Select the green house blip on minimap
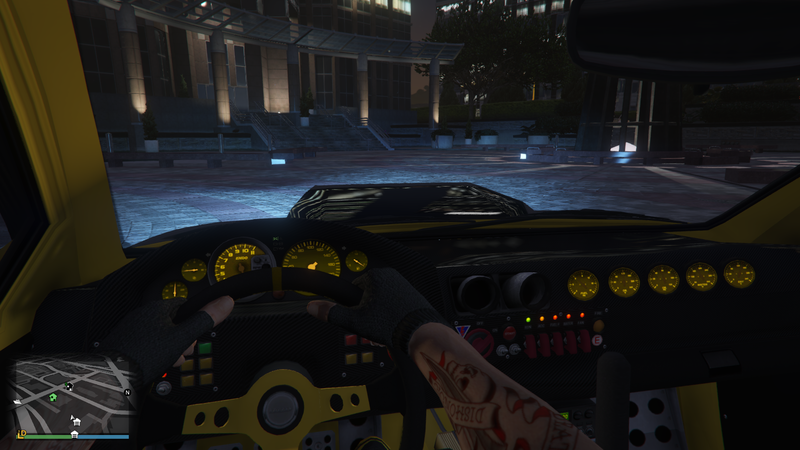Screen dimensions: 800x450 pos(51,398)
